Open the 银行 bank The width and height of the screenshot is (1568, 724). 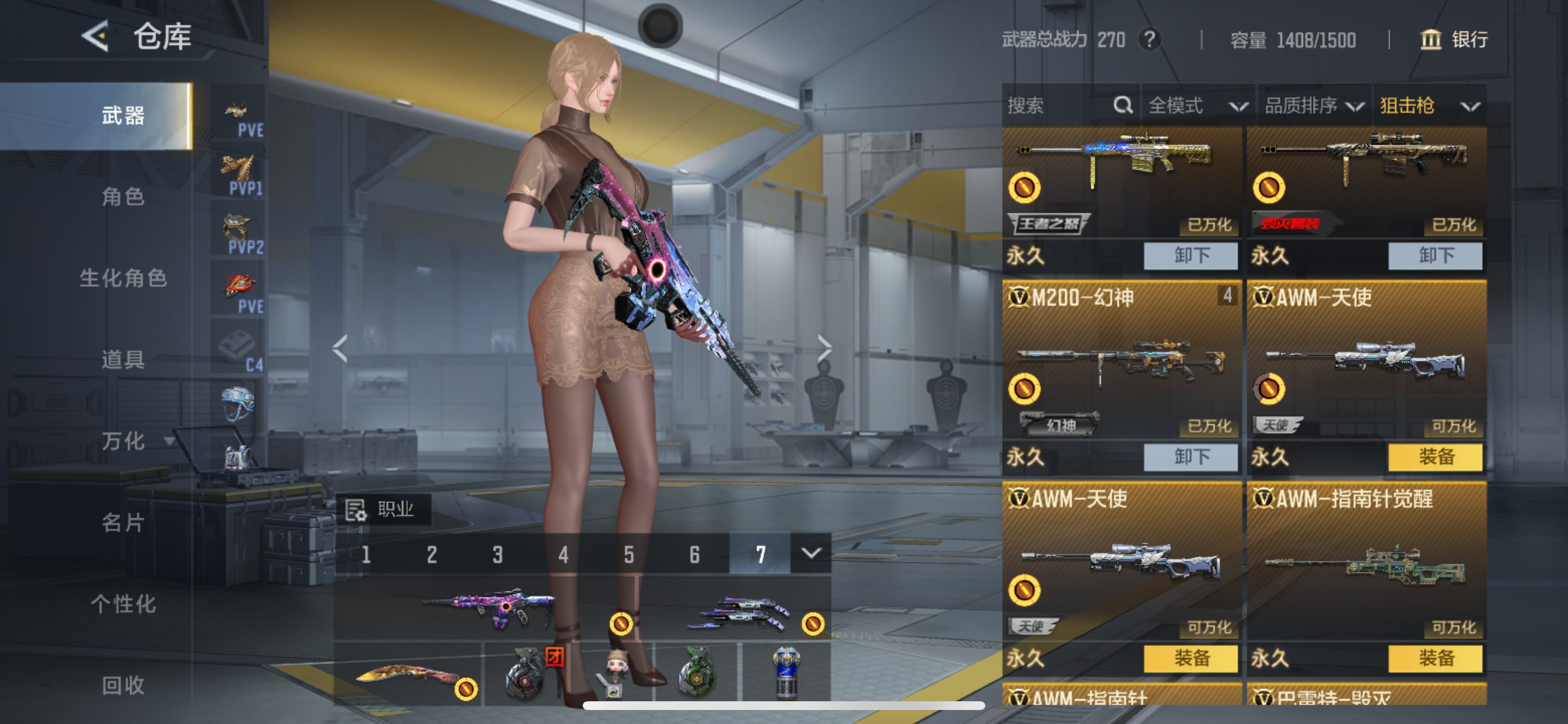coord(1454,40)
